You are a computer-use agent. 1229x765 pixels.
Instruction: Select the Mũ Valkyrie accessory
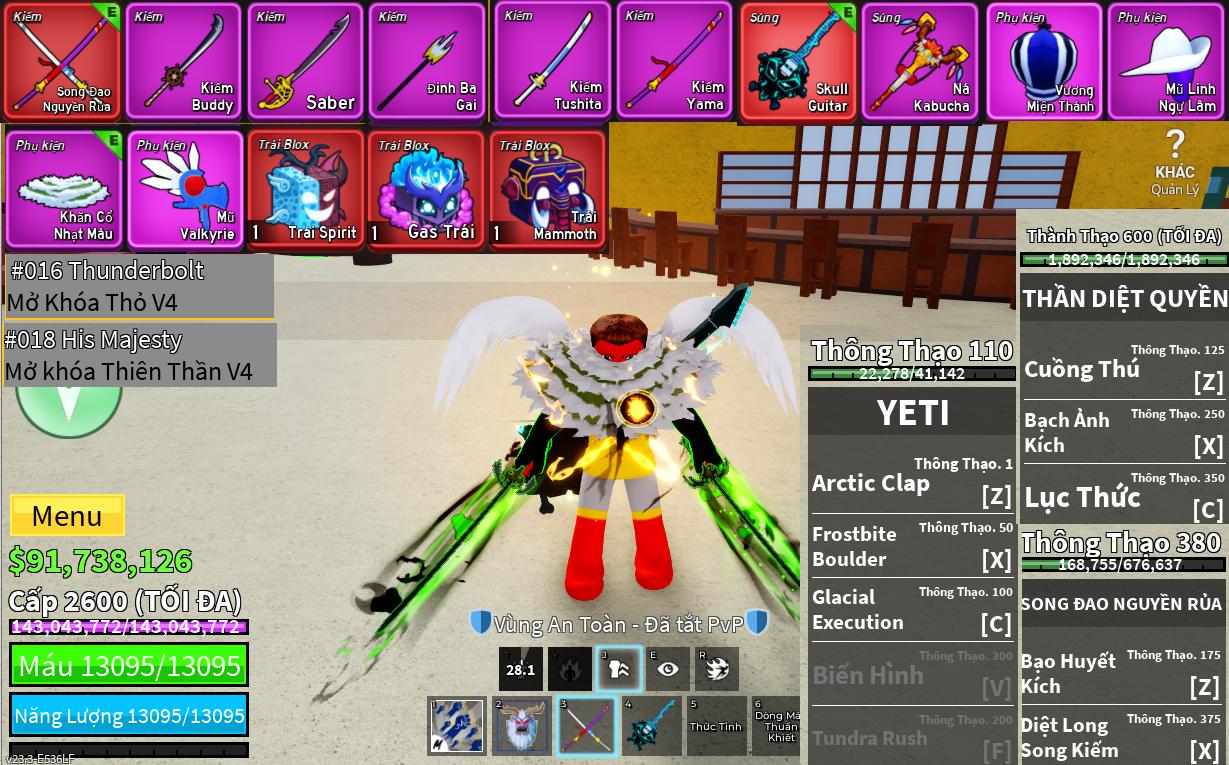[185, 190]
